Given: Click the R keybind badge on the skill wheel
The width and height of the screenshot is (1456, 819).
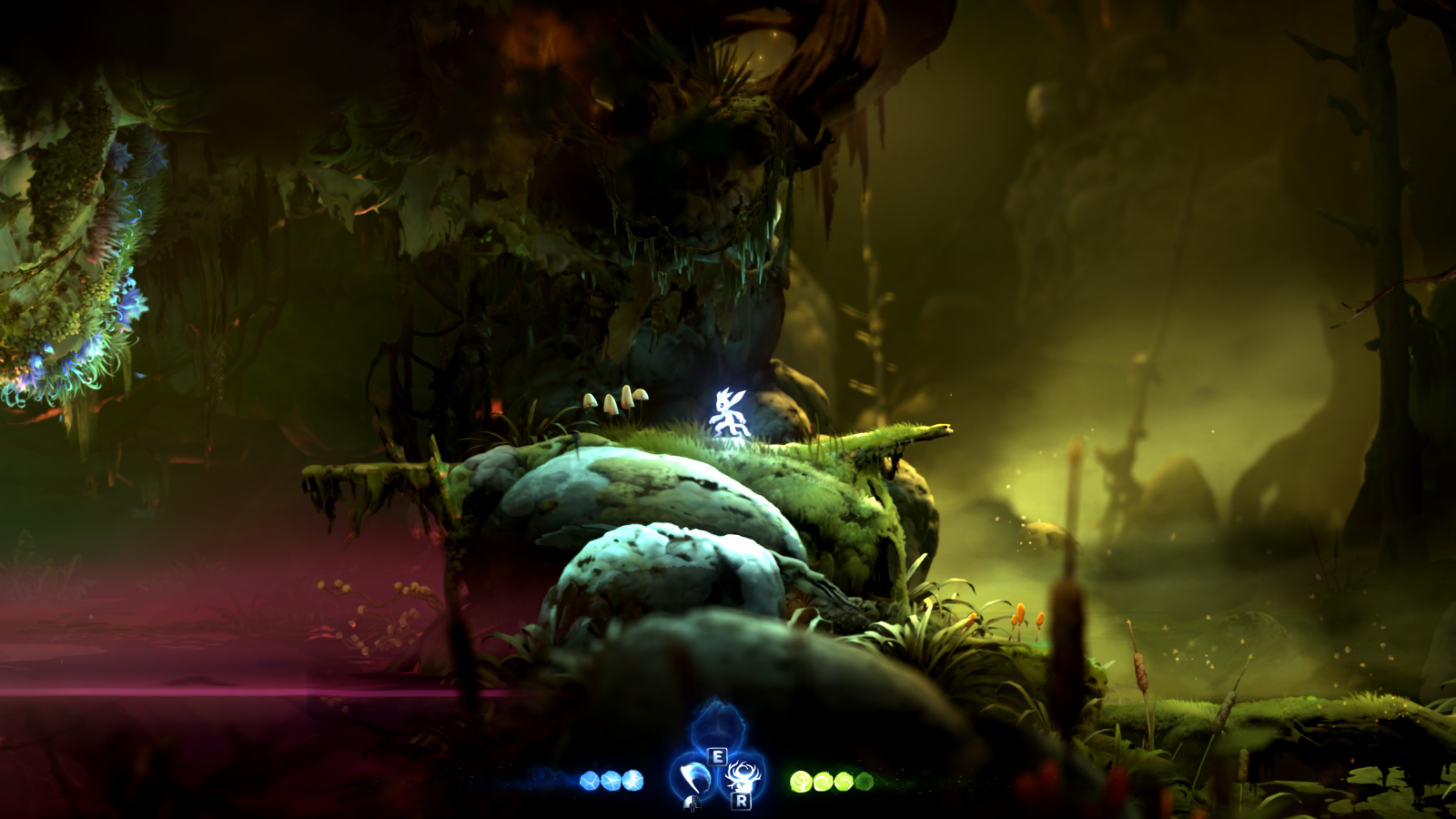Looking at the screenshot, I should [x=740, y=803].
